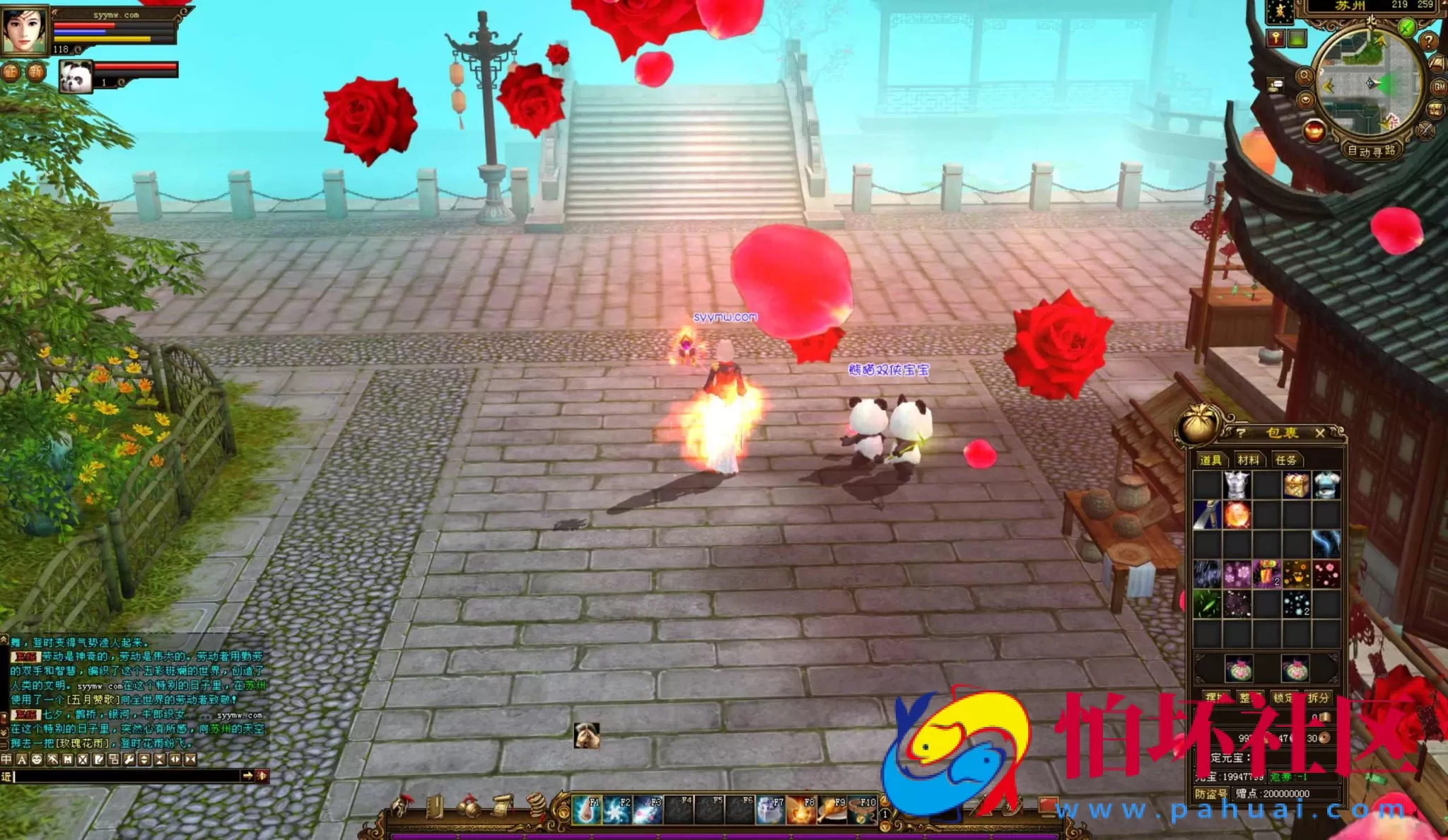Switch chat channel via the 中 toggle button

[x=7, y=758]
